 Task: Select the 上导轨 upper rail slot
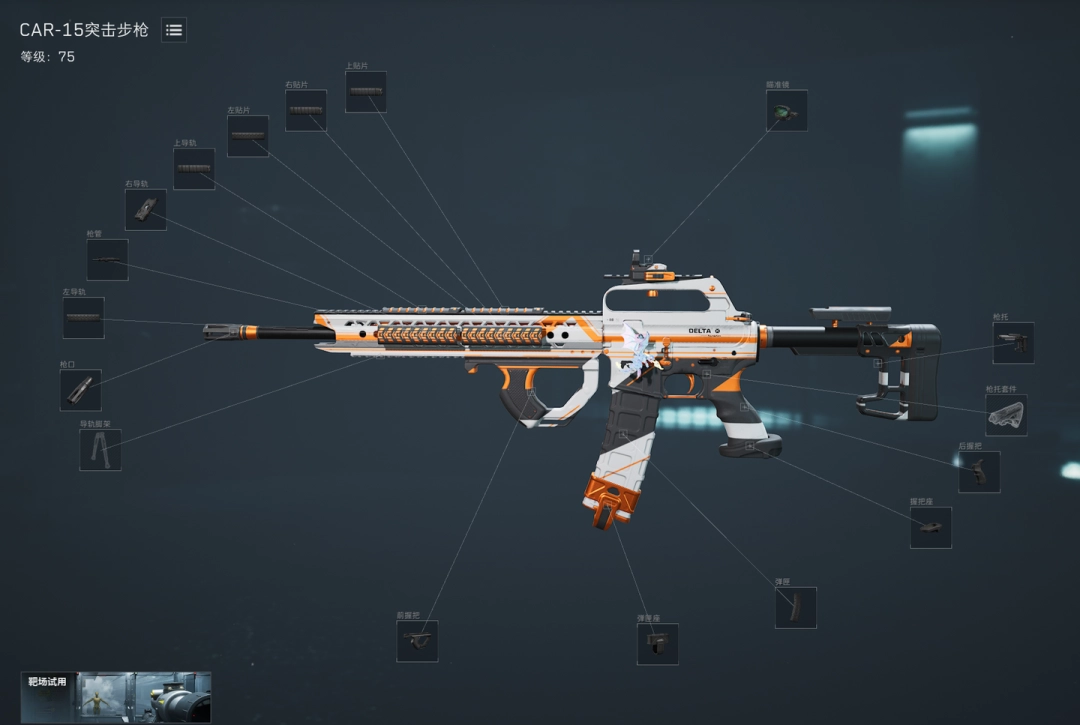click(x=194, y=169)
